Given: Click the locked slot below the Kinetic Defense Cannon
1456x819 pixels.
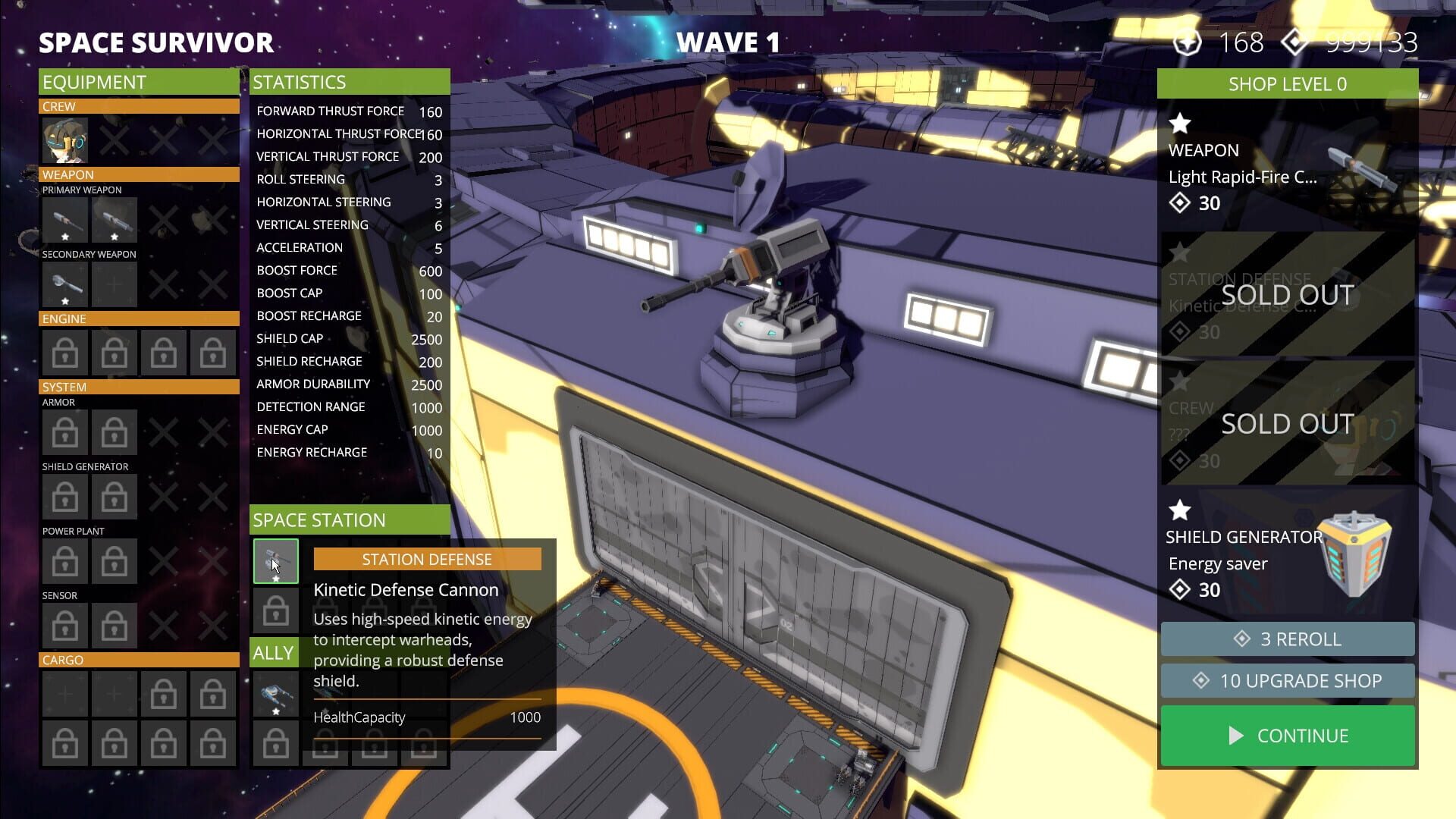Looking at the screenshot, I should 275,610.
